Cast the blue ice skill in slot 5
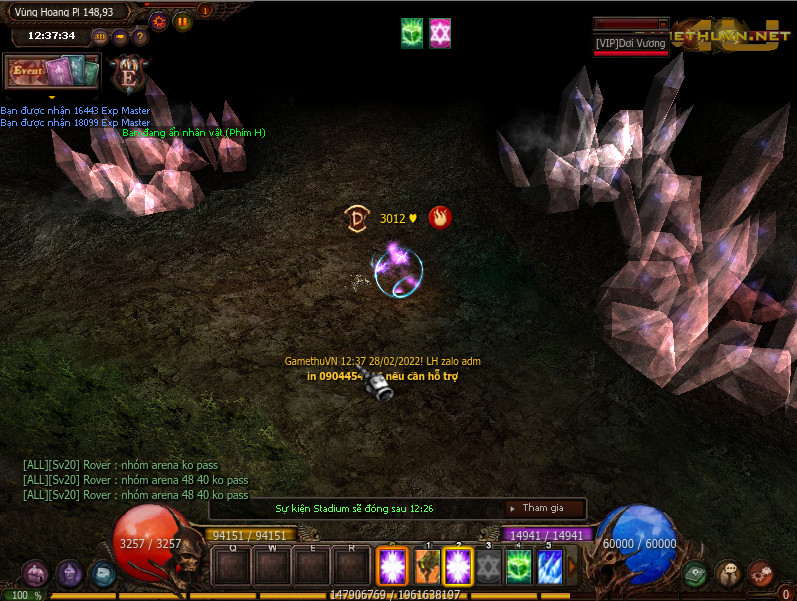The width and height of the screenshot is (797, 601). click(549, 567)
